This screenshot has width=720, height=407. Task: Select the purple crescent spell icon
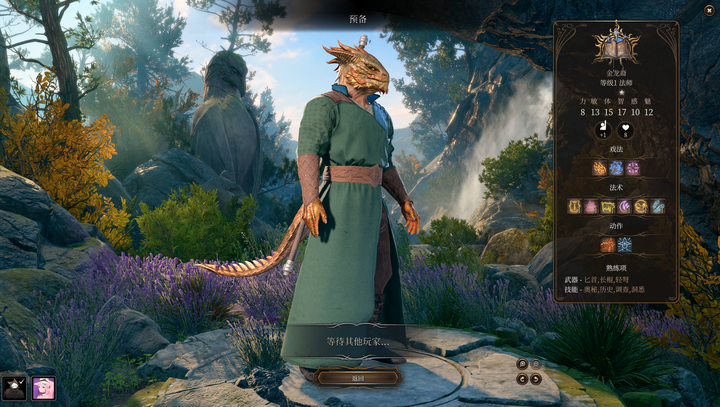coord(624,207)
